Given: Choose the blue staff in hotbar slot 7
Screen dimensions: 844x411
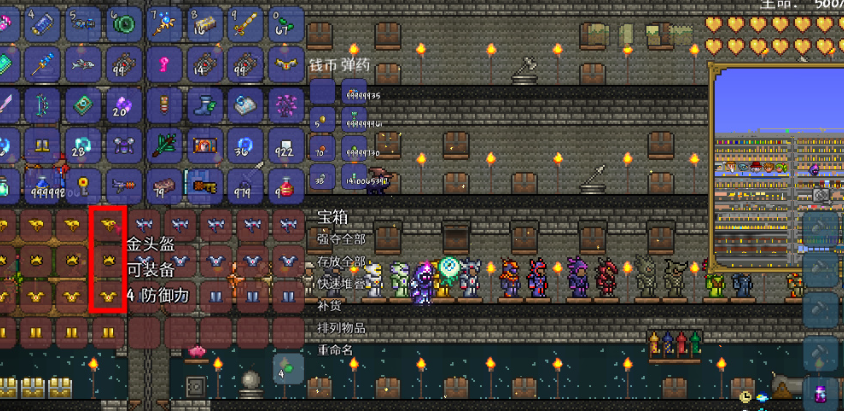Looking at the screenshot, I should (x=164, y=23).
